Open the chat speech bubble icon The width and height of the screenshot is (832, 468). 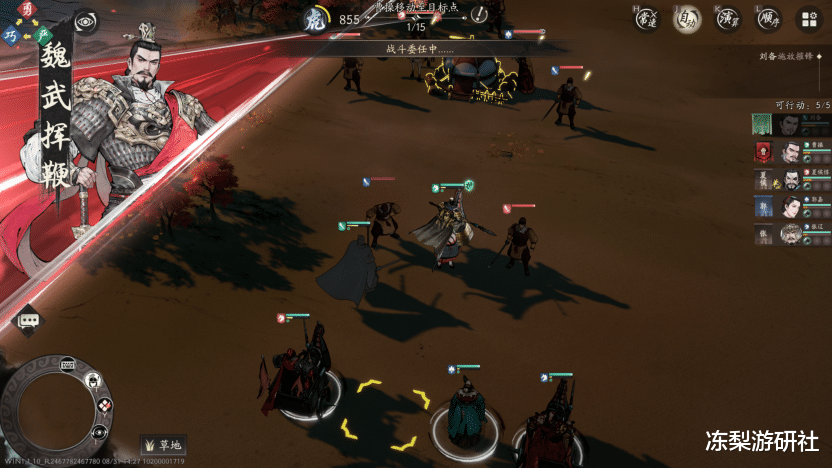(27, 319)
